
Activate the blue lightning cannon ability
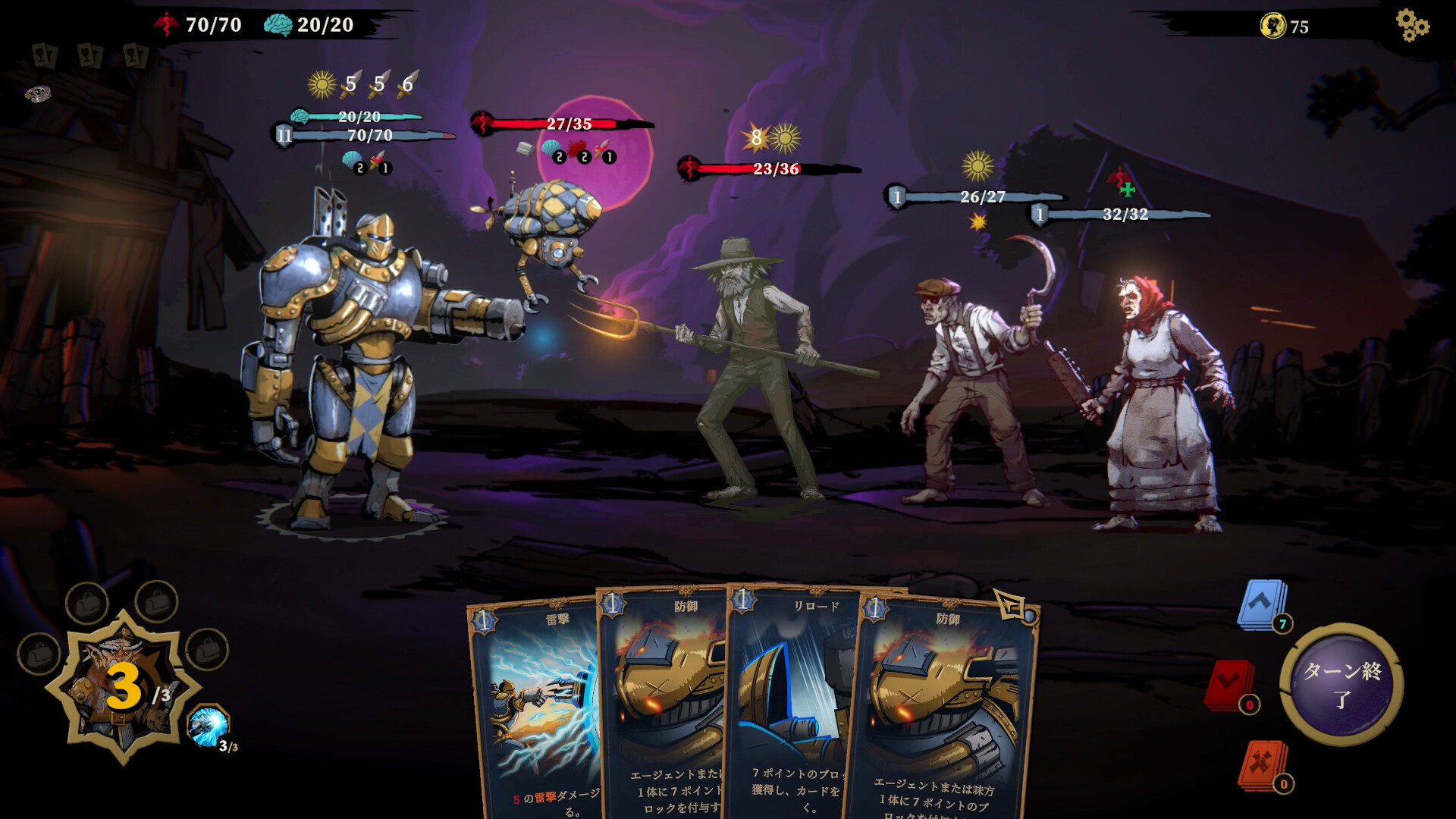coord(208,726)
